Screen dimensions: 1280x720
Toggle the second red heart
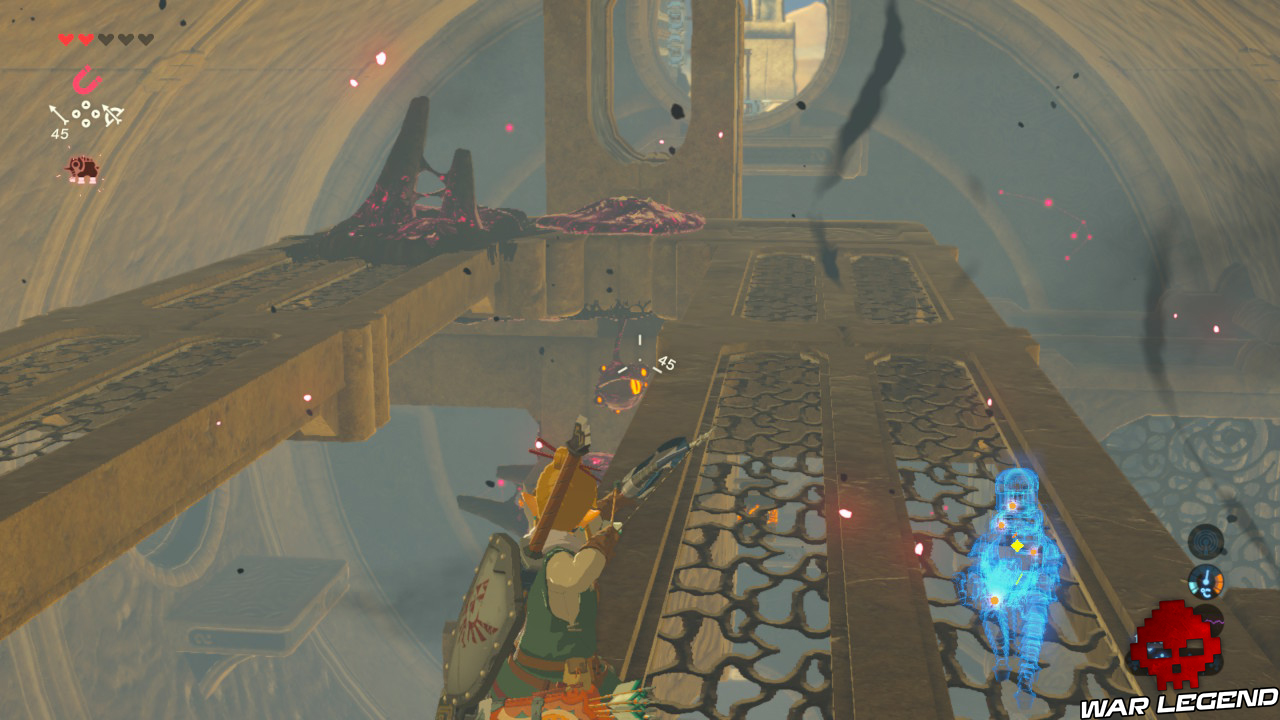coord(85,38)
